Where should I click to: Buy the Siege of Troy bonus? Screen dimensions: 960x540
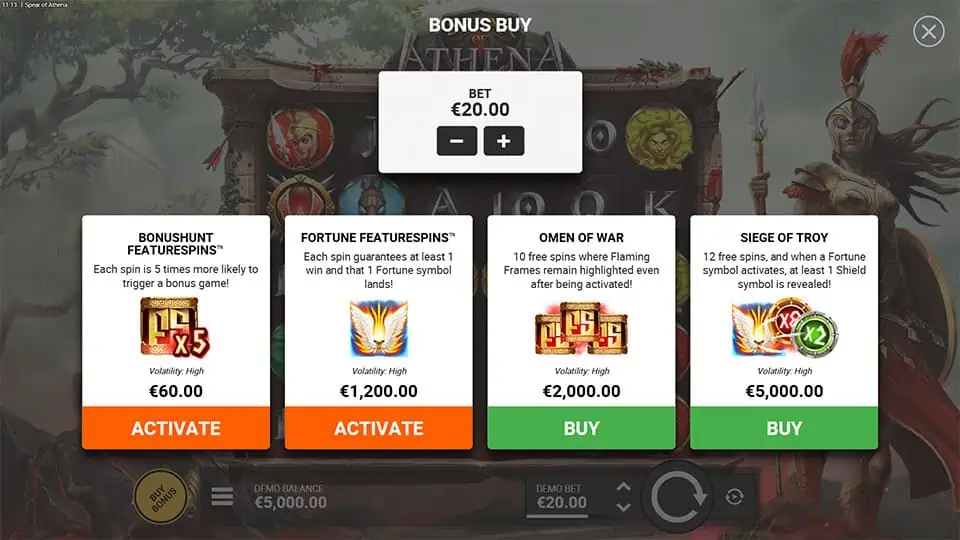pos(784,428)
